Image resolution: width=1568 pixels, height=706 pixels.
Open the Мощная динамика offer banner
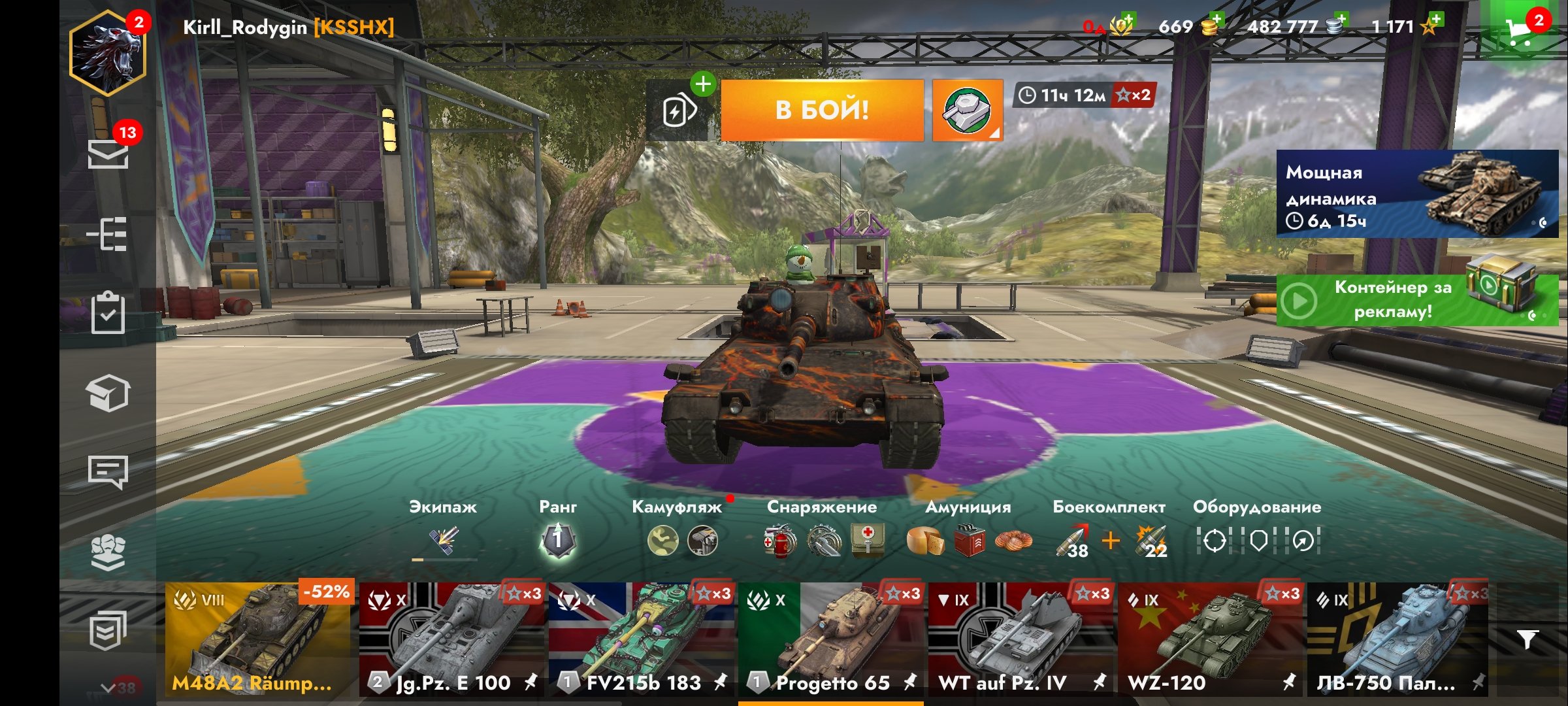[1416, 194]
